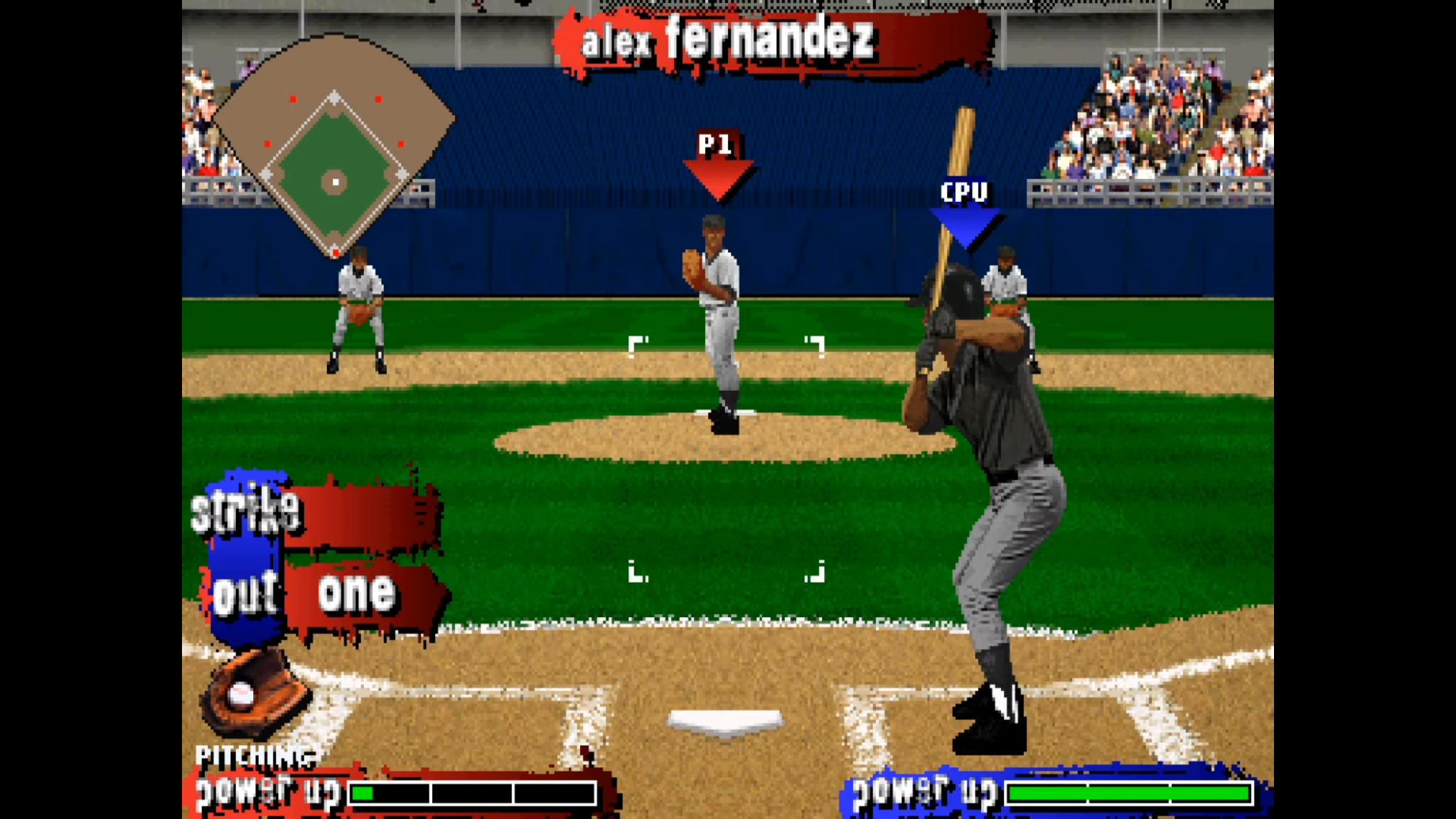Click the P1 red arrow indicator

click(719, 164)
